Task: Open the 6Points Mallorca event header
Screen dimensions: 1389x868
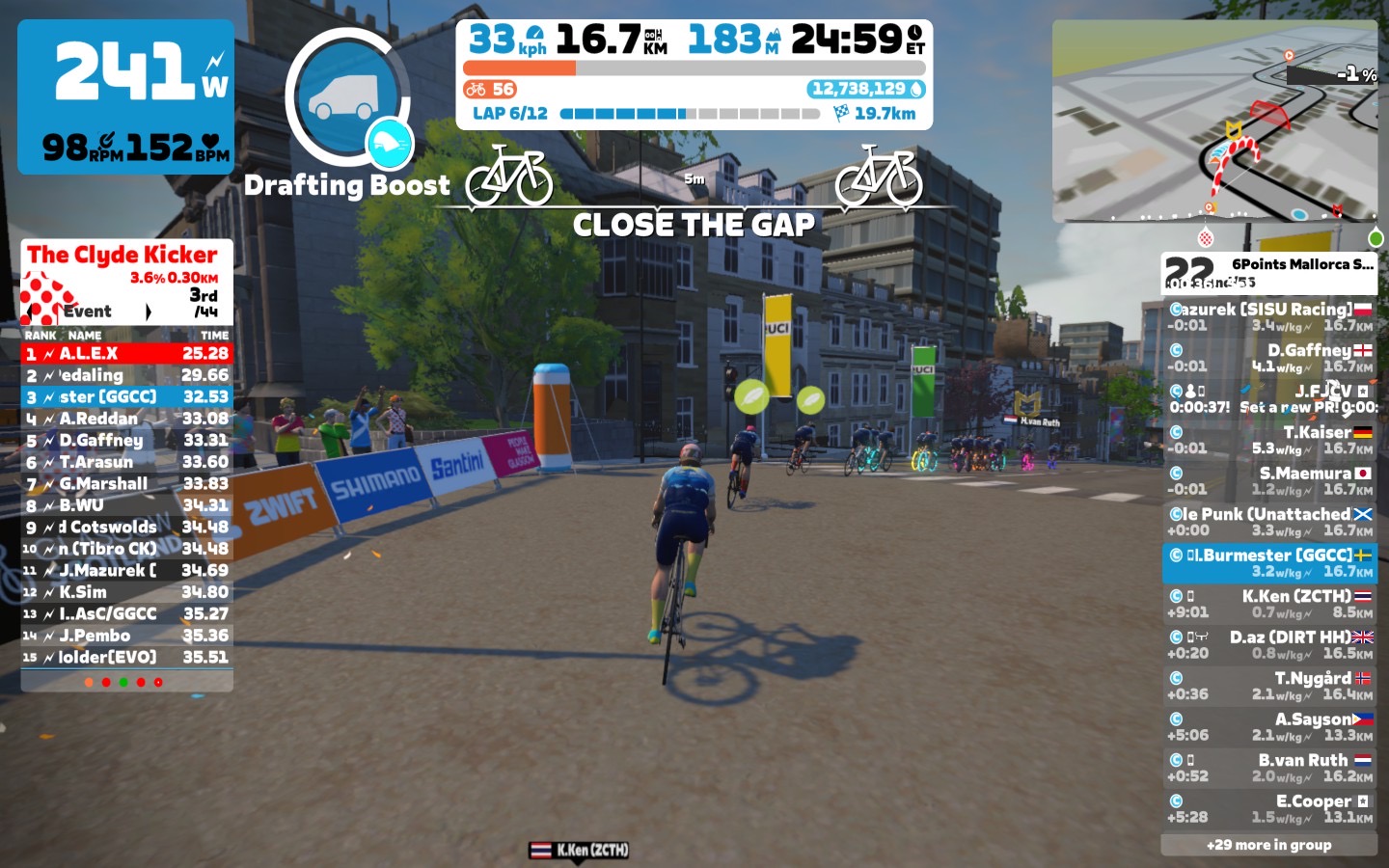Action: point(1269,273)
